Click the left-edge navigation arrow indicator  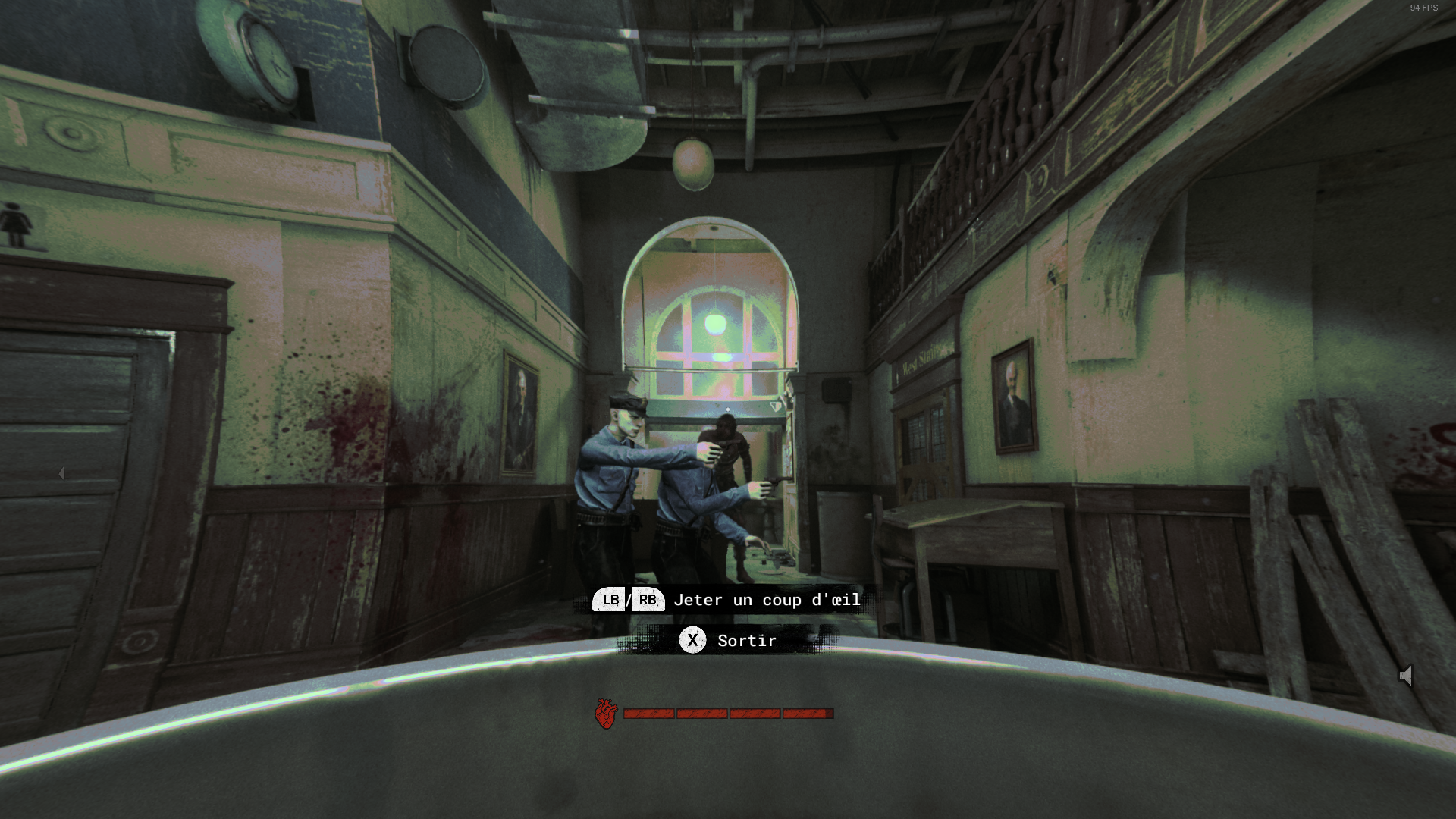tap(62, 474)
